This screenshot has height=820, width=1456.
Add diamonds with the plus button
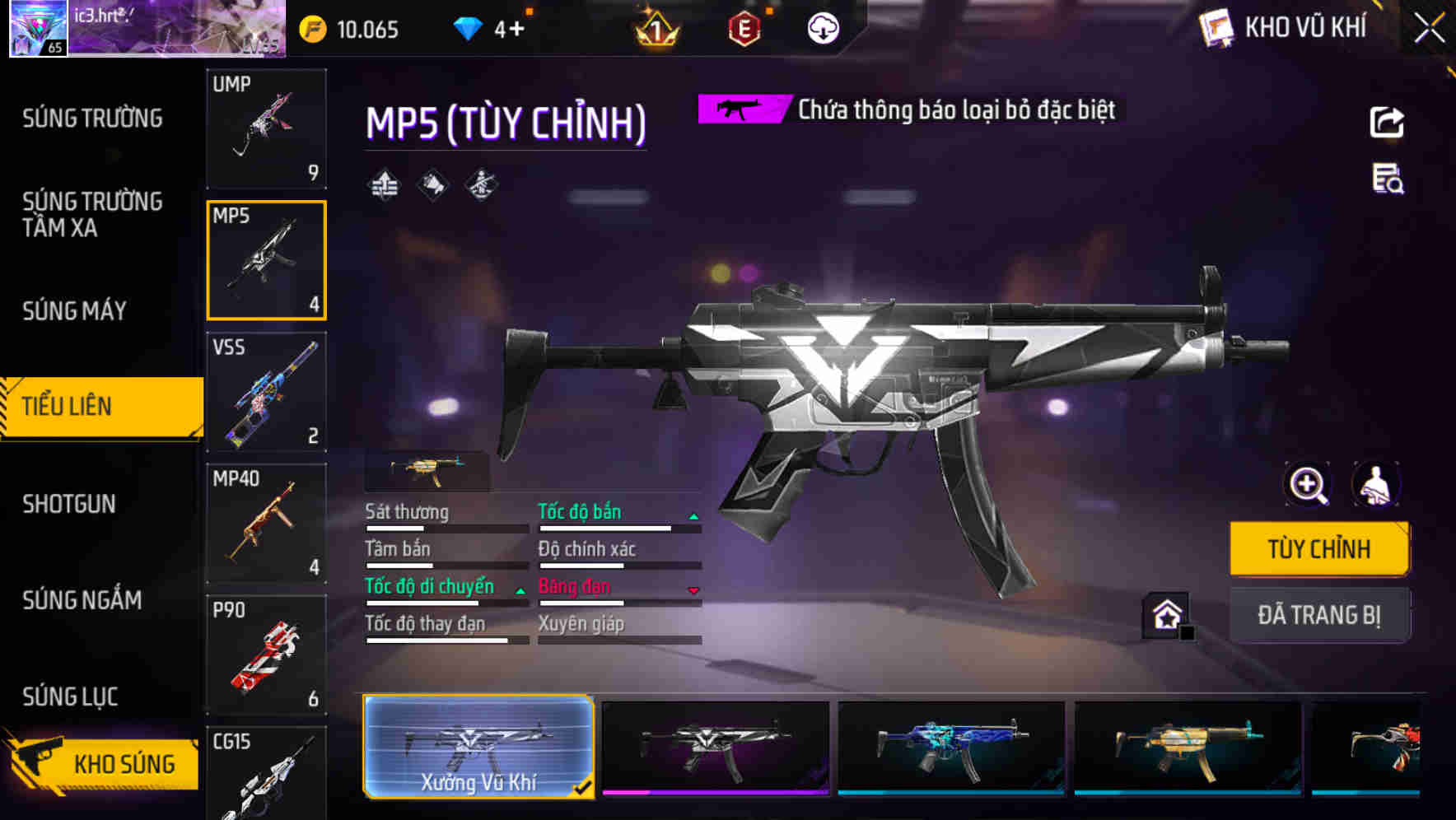[x=516, y=30]
